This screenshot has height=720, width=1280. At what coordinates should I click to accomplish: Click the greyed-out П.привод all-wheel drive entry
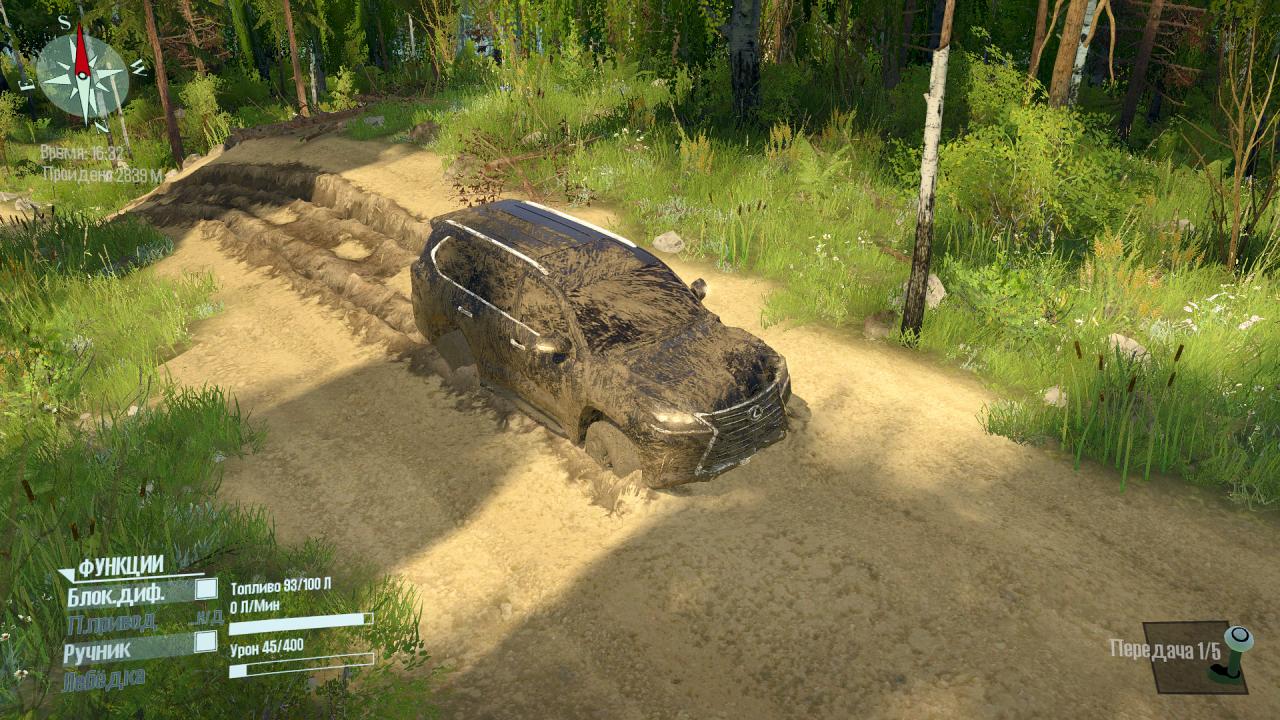111,622
